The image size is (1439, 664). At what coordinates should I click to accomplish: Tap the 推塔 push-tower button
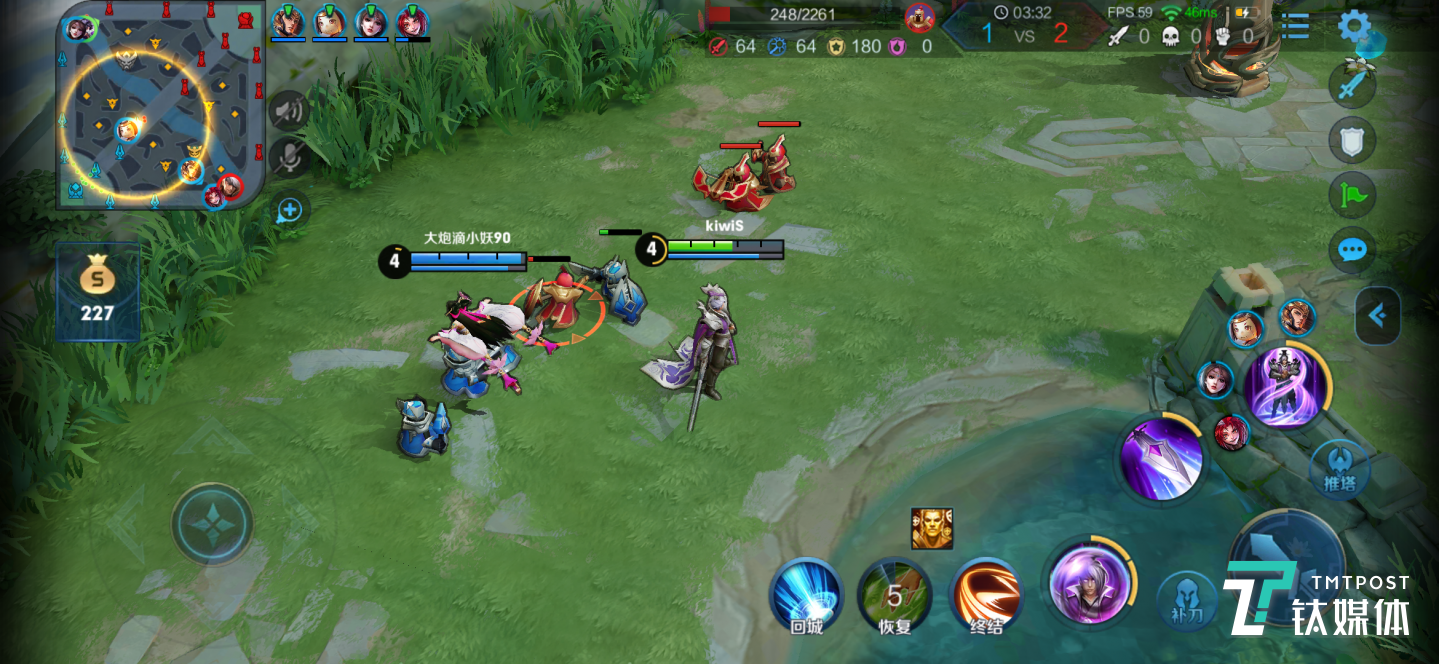click(1339, 469)
